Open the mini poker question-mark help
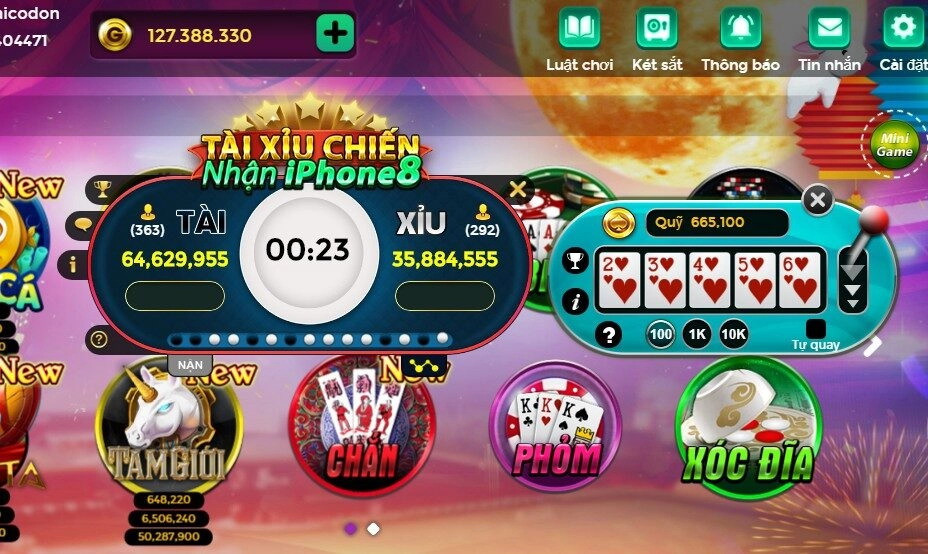The width and height of the screenshot is (928, 554). pyautogui.click(x=607, y=334)
